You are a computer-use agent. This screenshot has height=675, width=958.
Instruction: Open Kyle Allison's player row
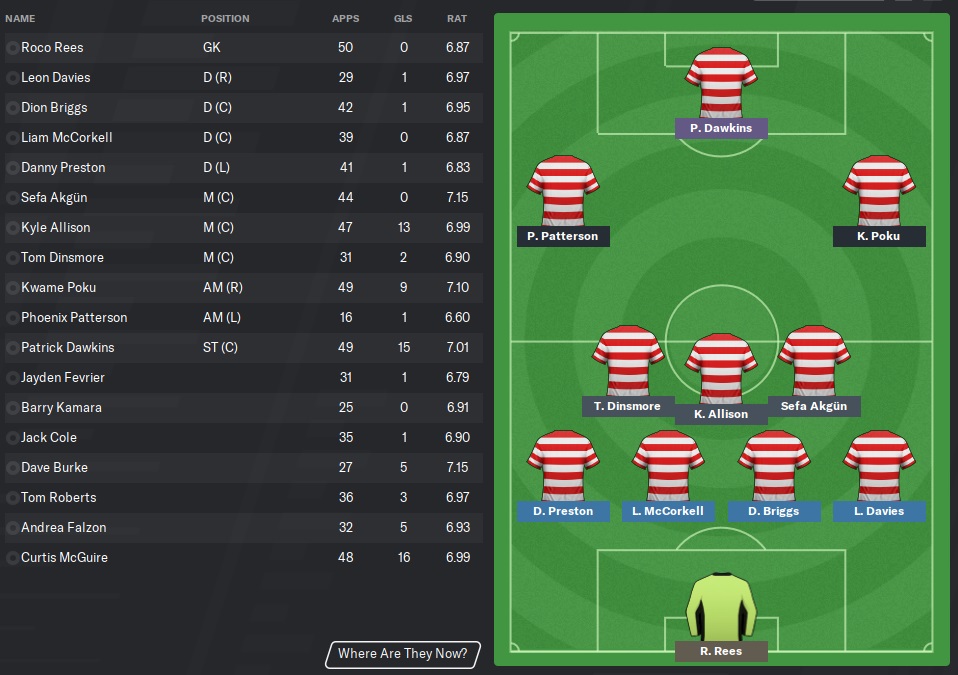coord(56,228)
